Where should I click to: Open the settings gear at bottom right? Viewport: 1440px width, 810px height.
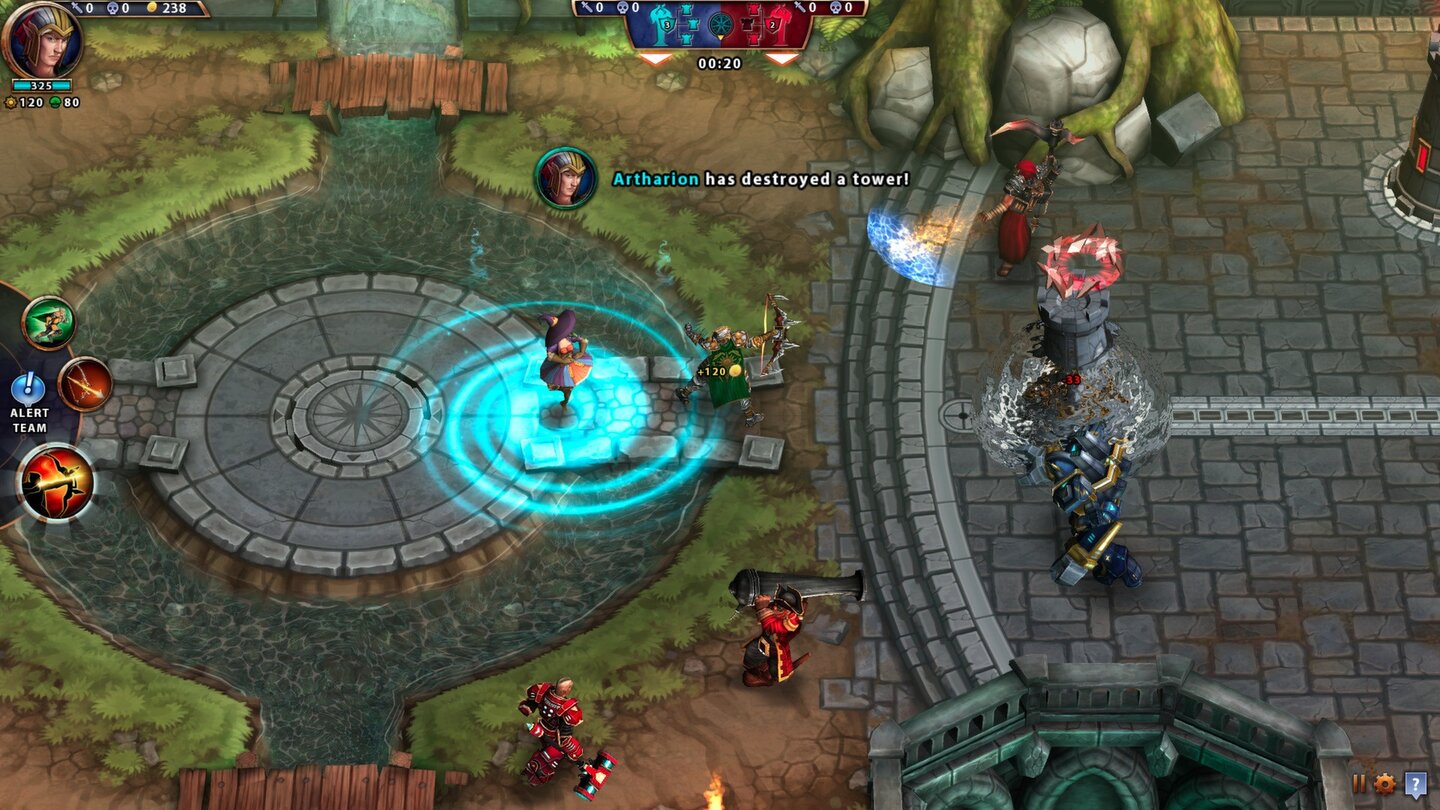click(1385, 783)
